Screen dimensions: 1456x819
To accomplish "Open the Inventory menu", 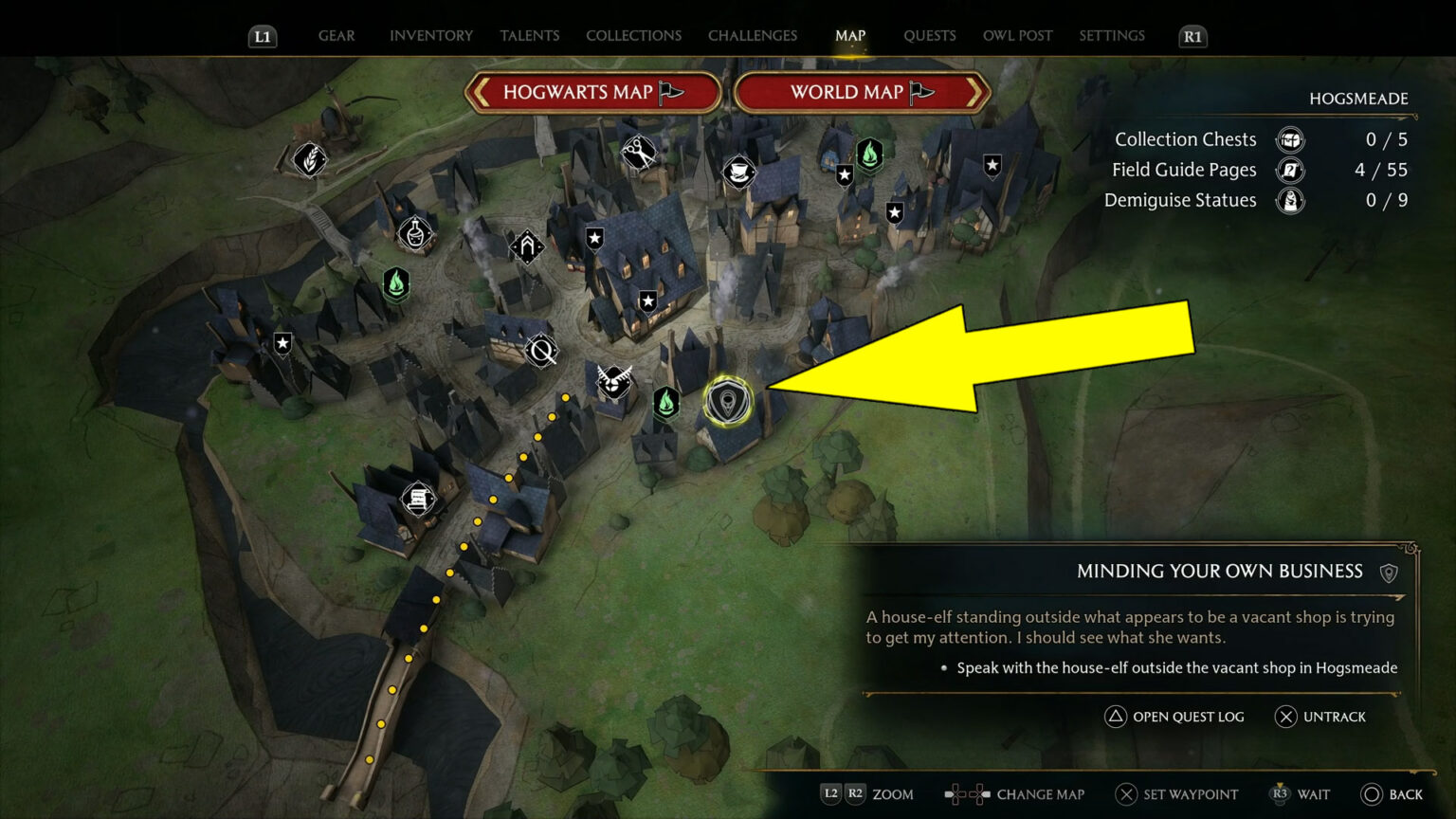I will [x=430, y=35].
